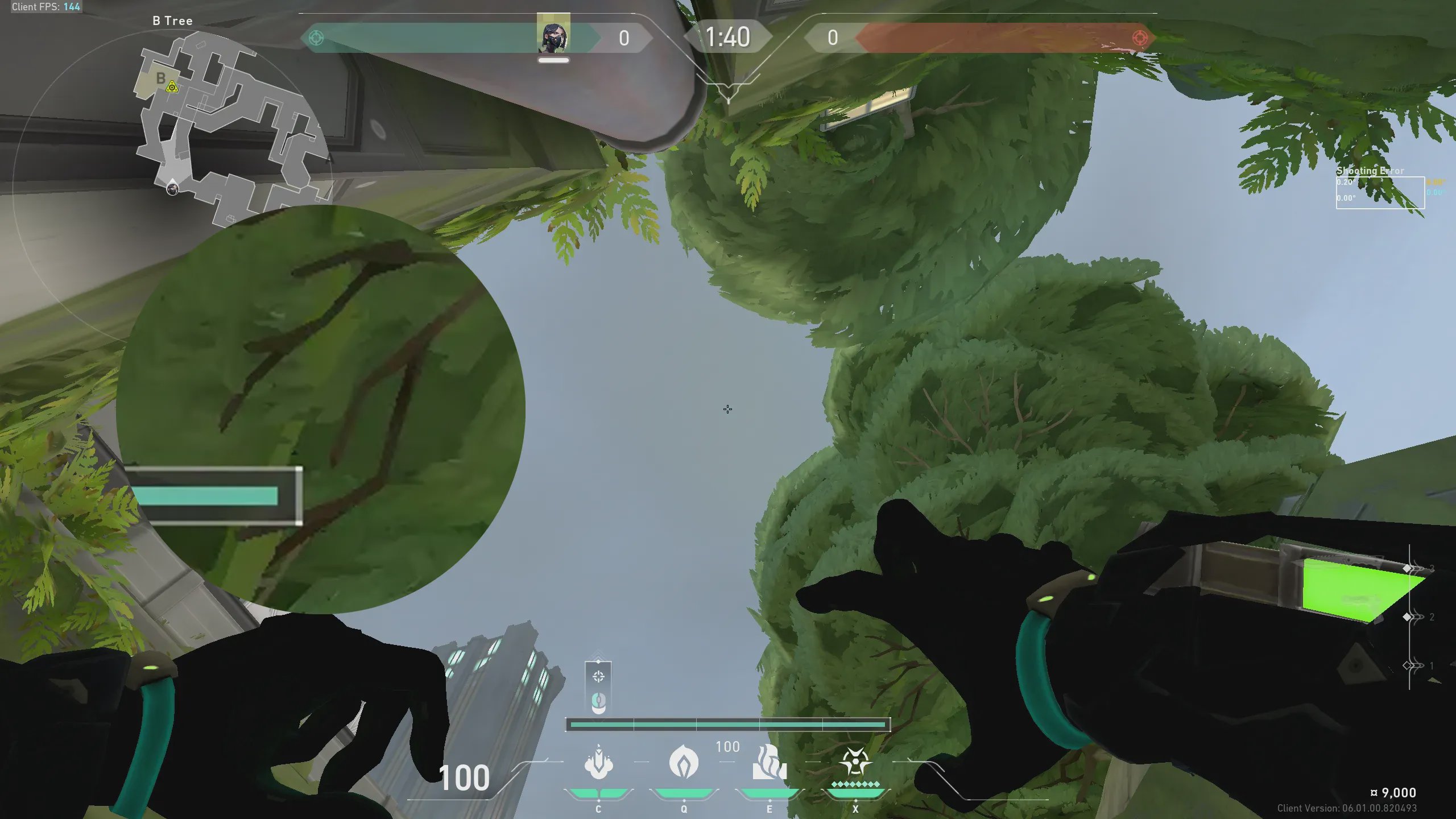Select the player arrow marker on the minimap
The width and height of the screenshot is (1456, 819).
(x=172, y=188)
